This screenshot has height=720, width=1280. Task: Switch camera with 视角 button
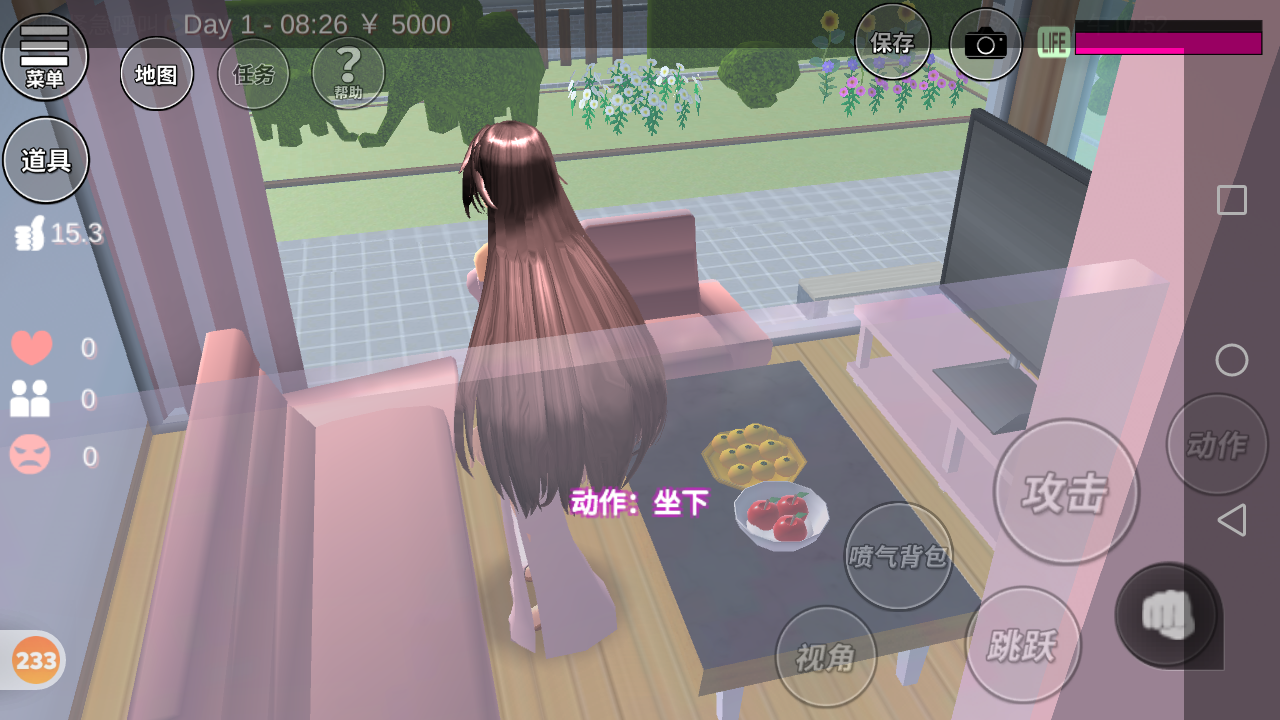[825, 657]
